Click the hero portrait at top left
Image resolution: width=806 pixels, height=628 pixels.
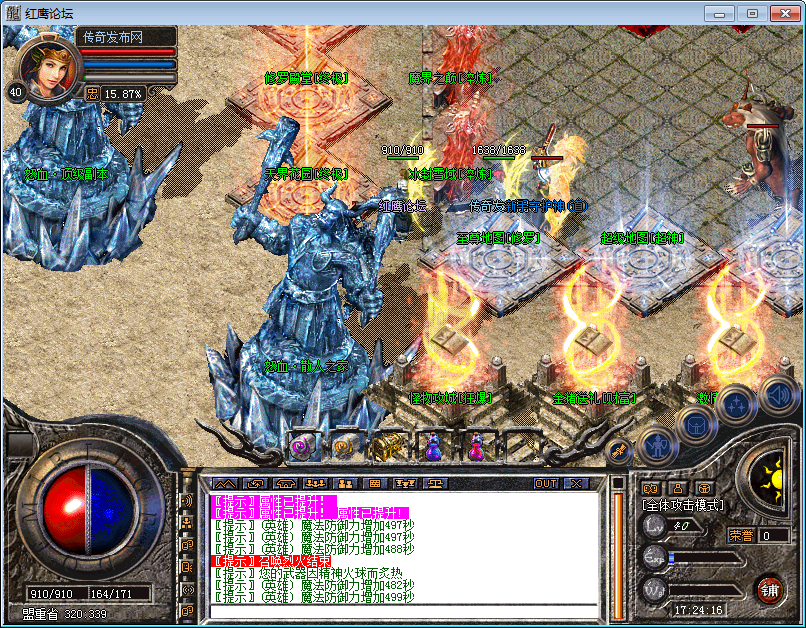[45, 63]
